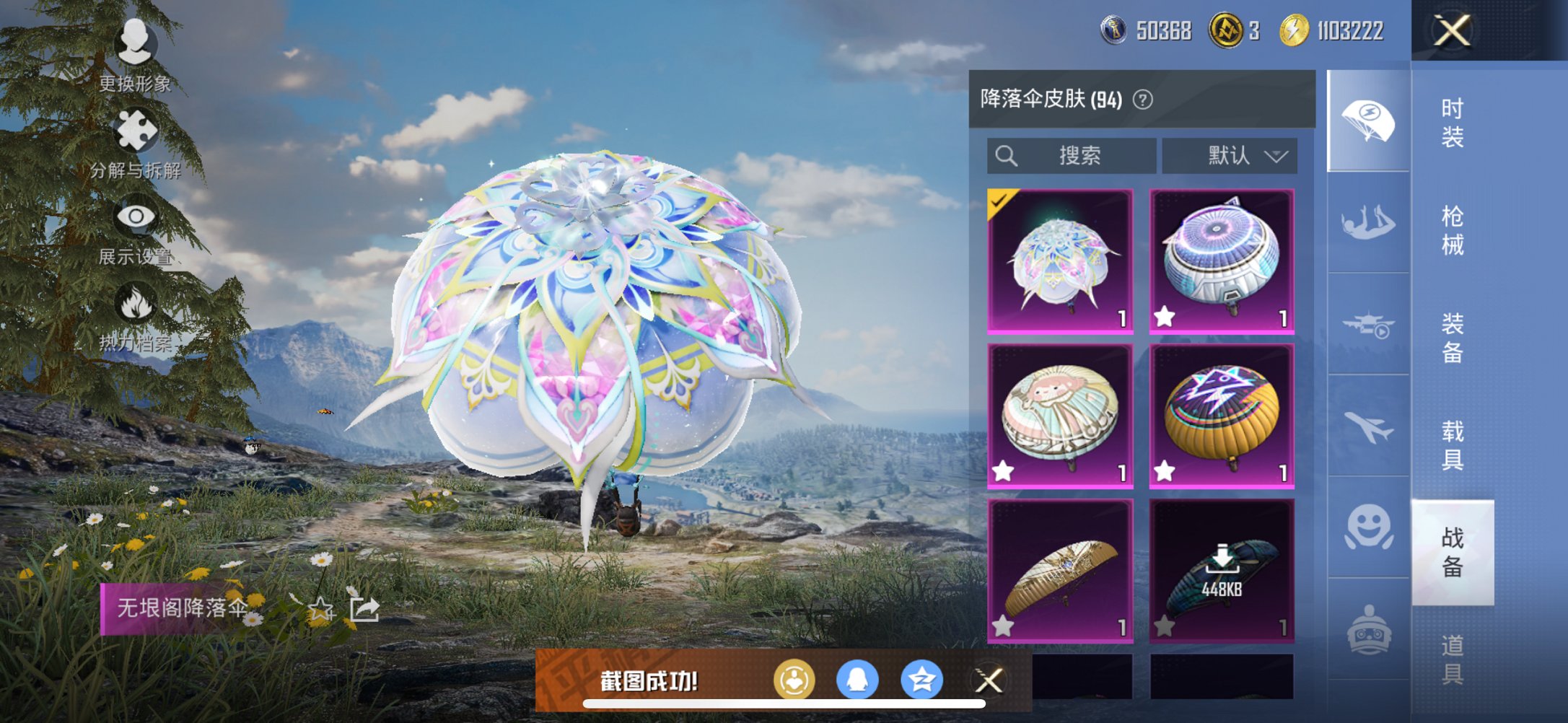This screenshot has height=723, width=1568.
Task: Download the 448KB parachute skin
Action: tap(1223, 559)
